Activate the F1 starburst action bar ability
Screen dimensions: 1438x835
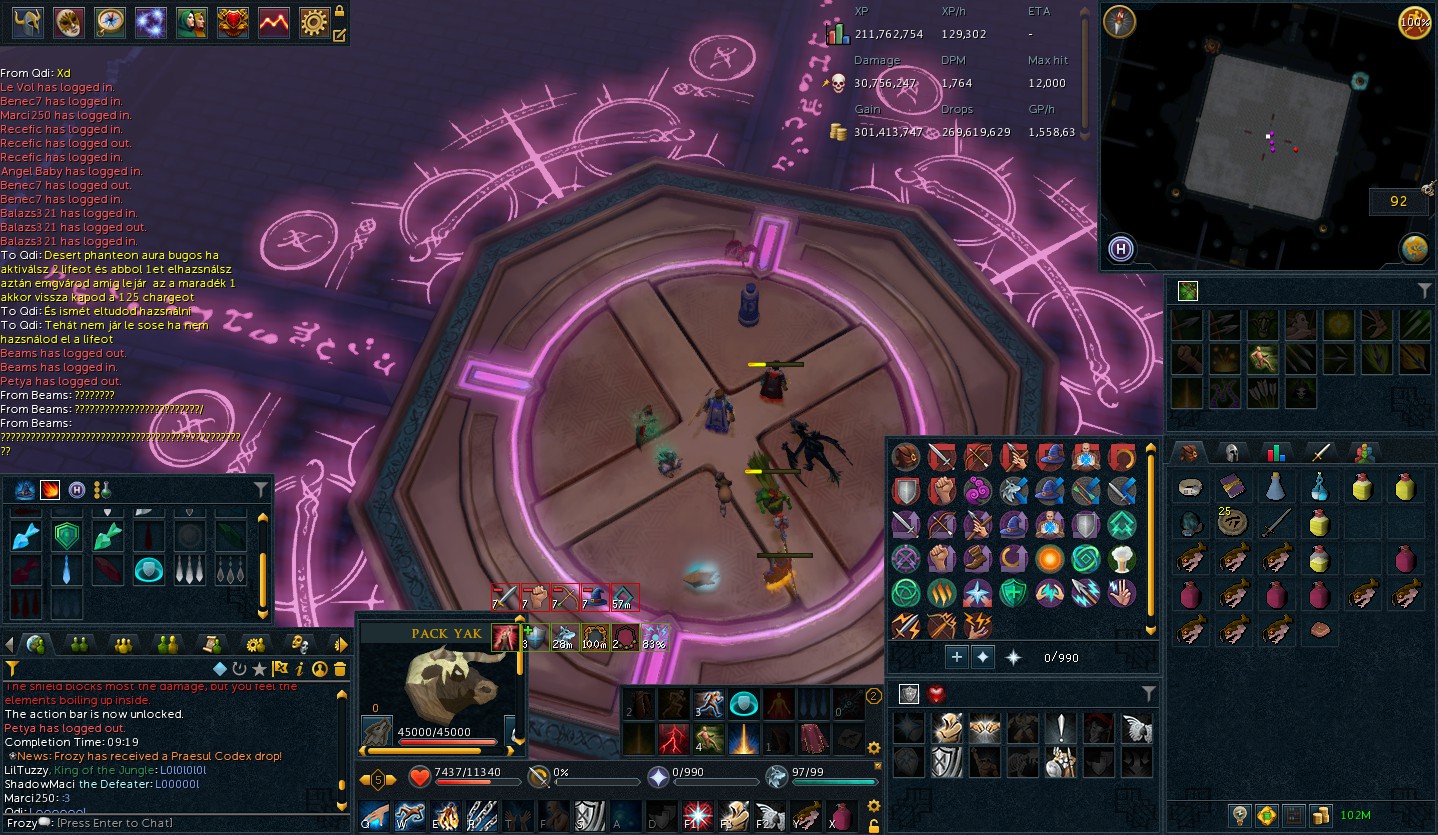pyautogui.click(x=698, y=815)
